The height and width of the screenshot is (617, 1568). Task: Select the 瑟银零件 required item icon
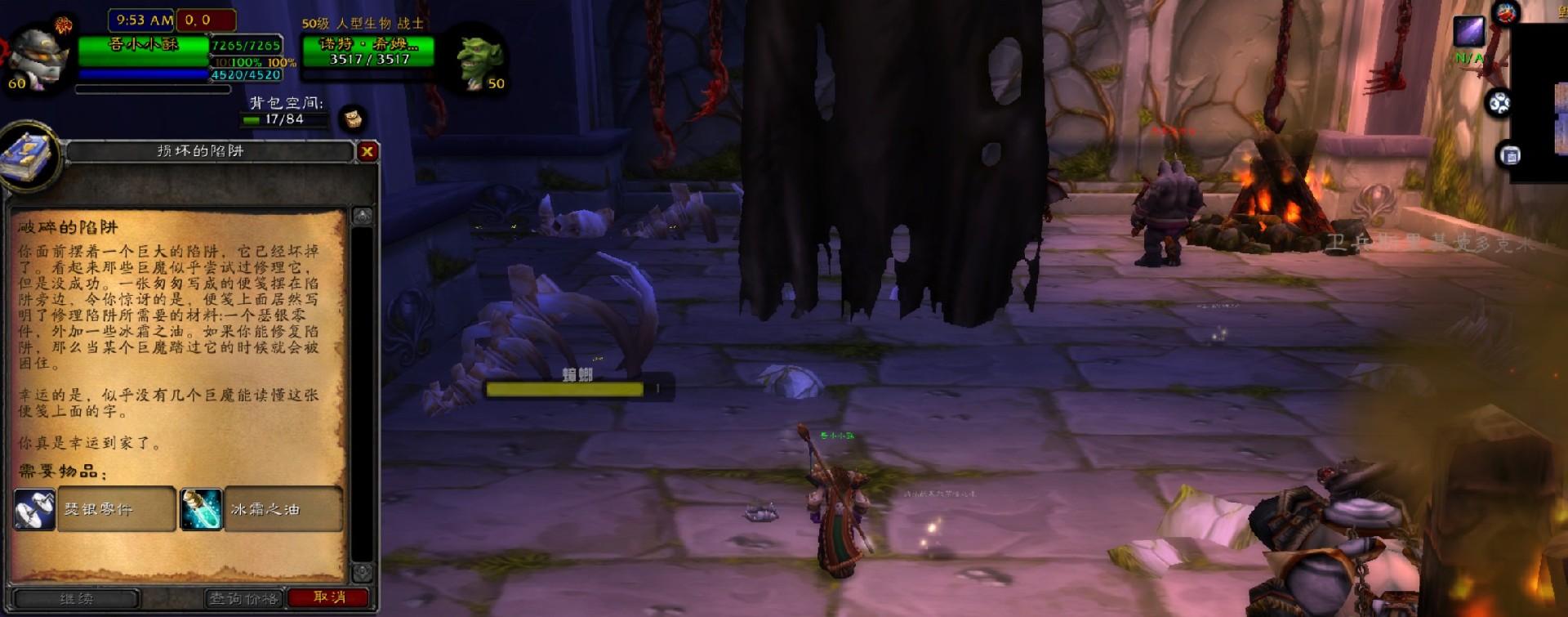[35, 509]
